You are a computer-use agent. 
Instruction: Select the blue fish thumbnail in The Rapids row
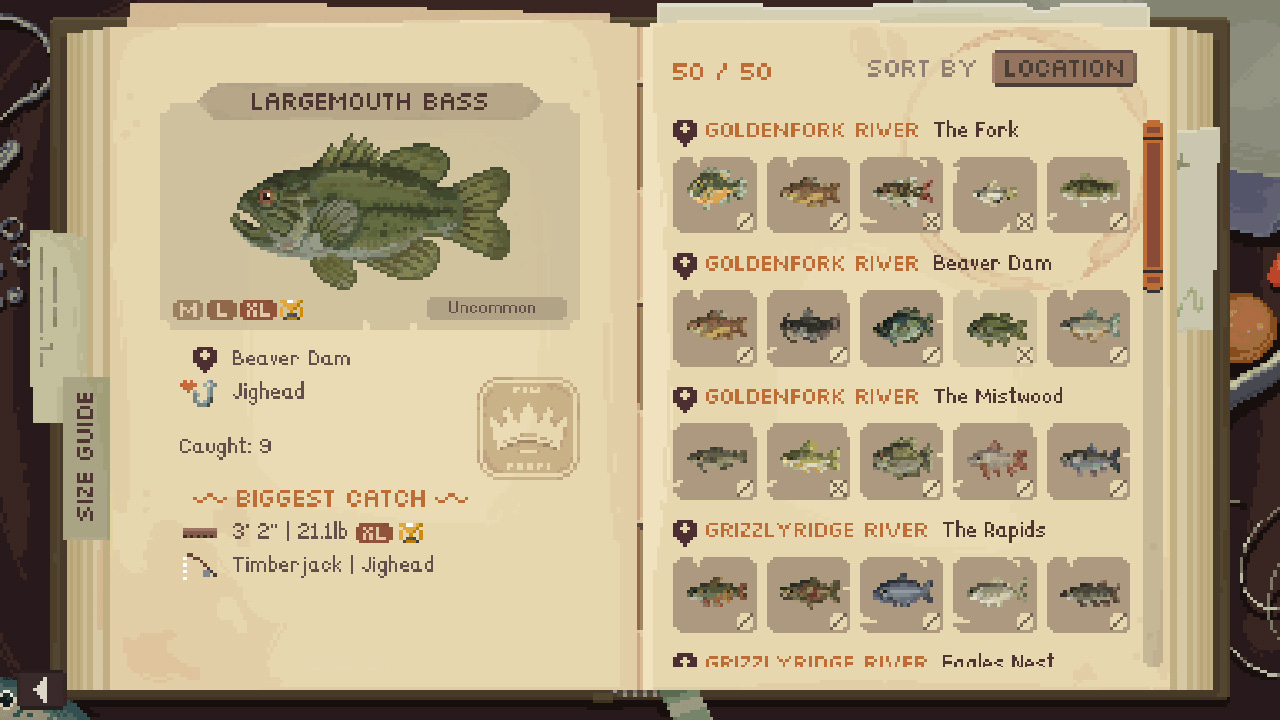click(x=901, y=595)
